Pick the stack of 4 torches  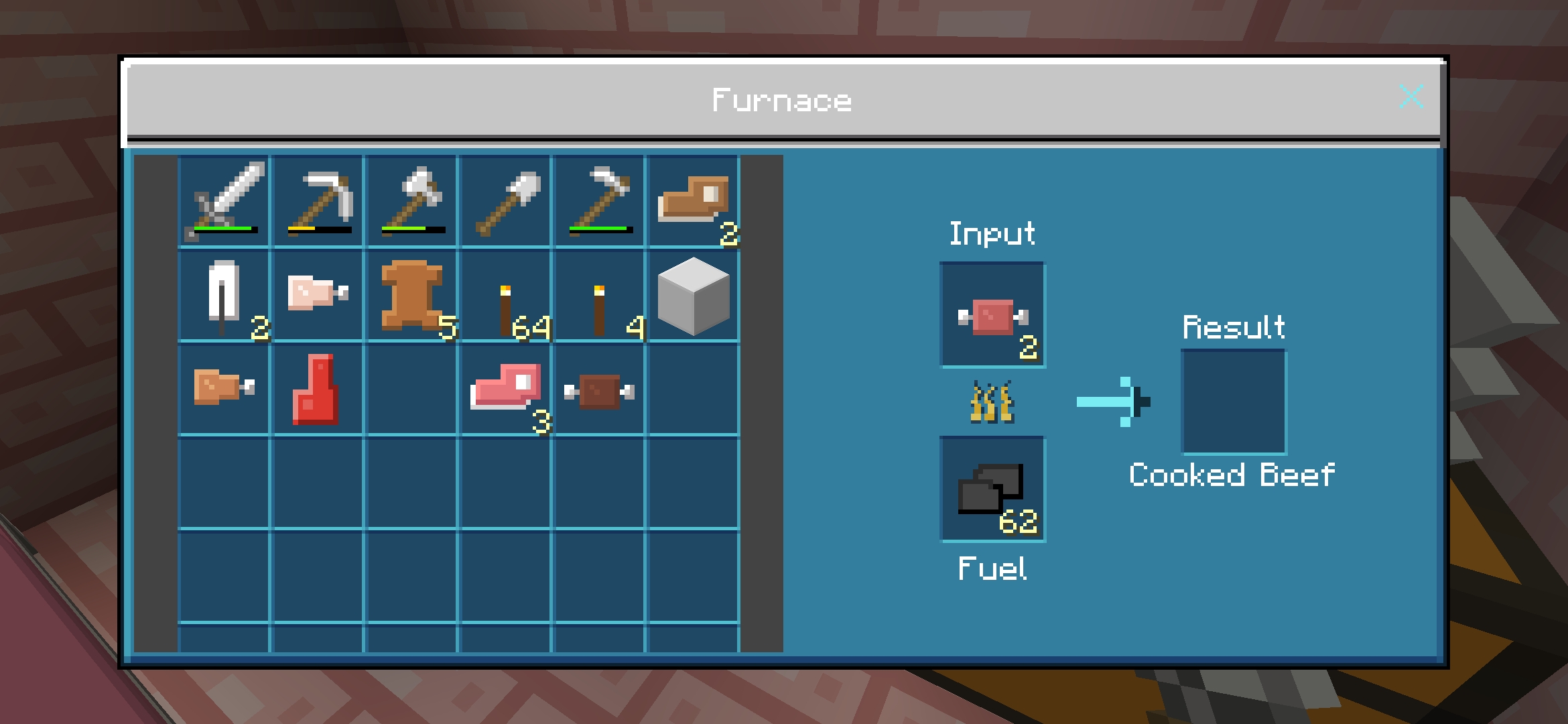(600, 296)
